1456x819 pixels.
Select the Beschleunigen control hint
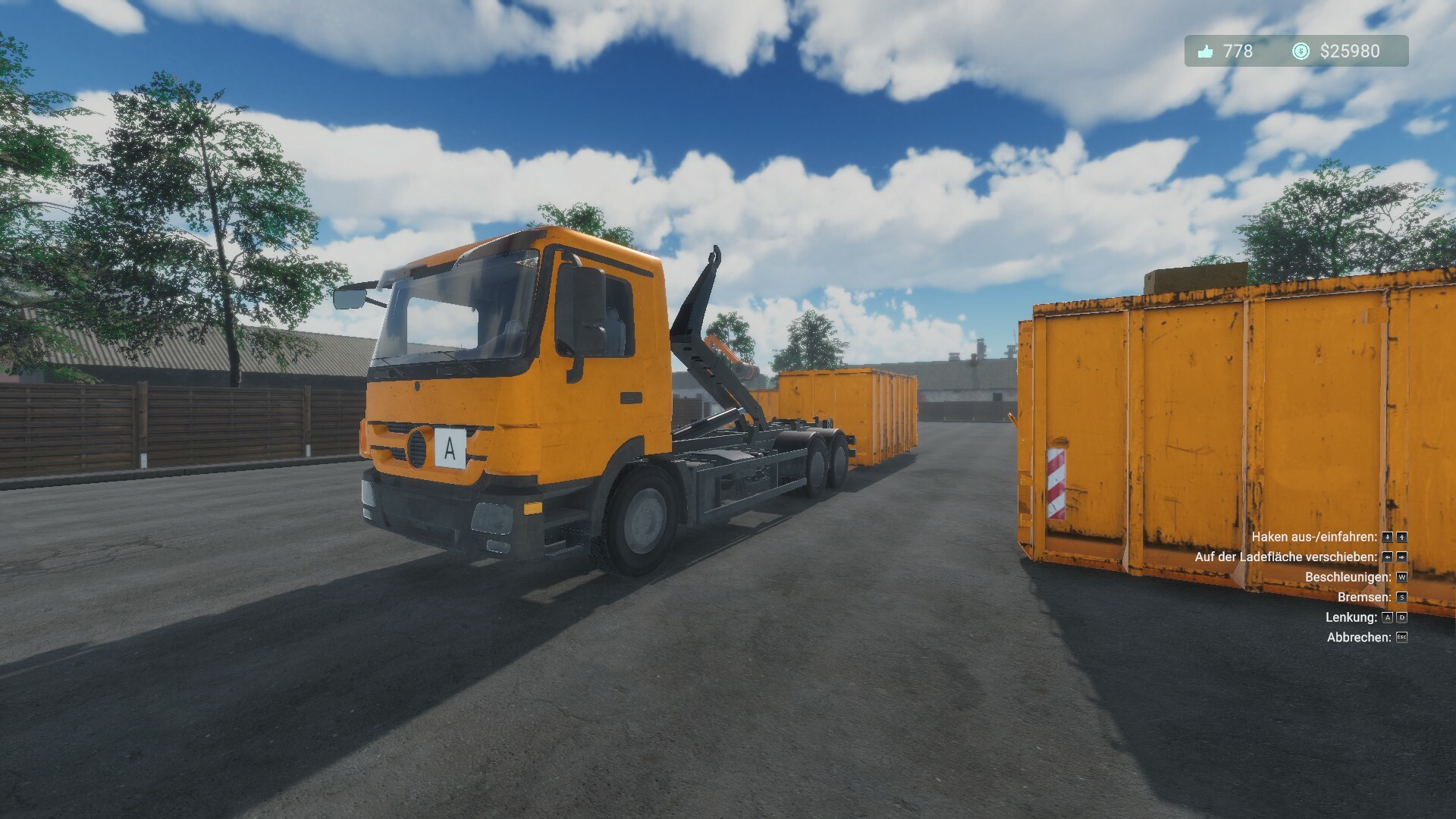(x=1344, y=577)
